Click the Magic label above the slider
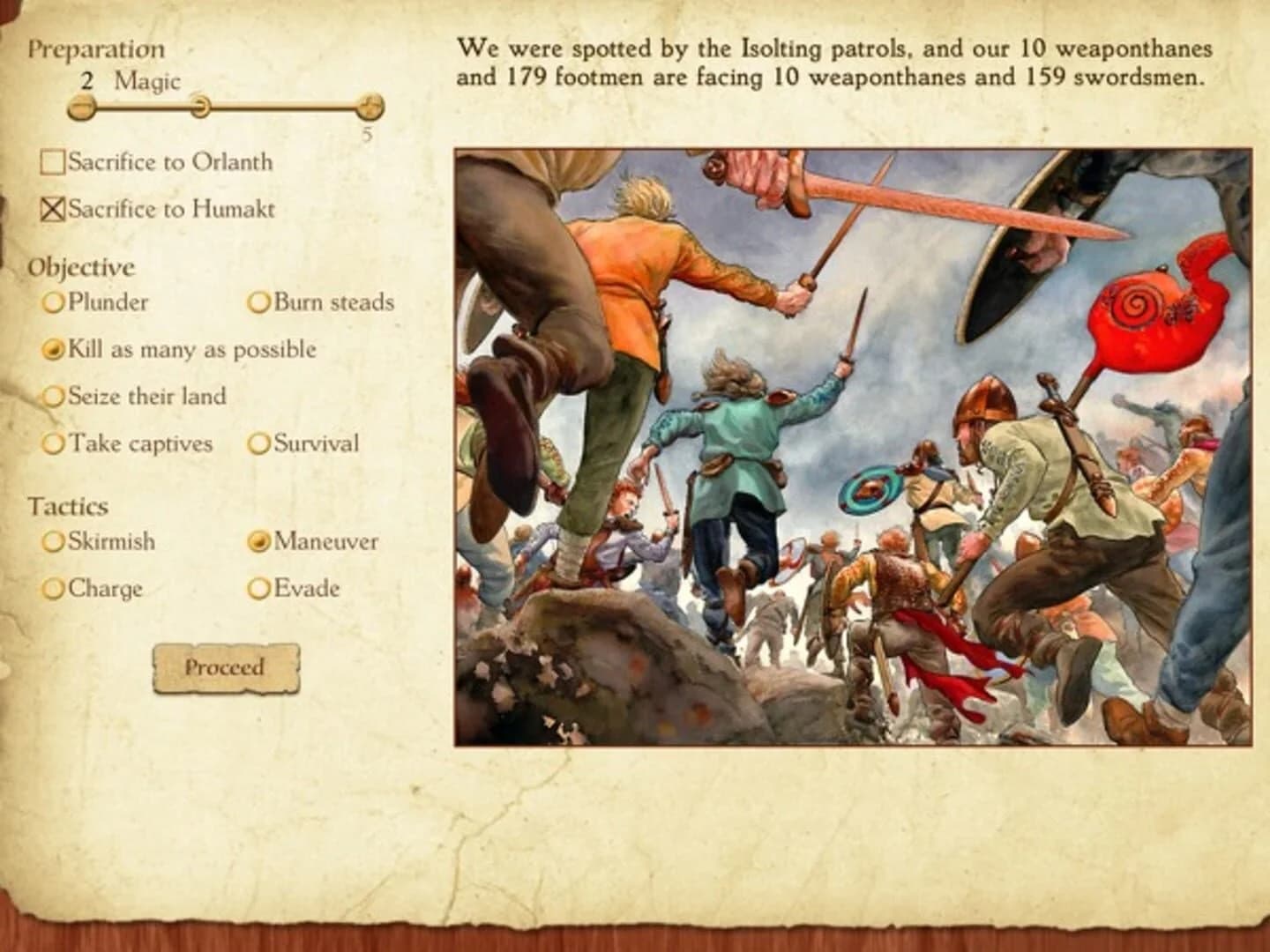This screenshot has height=952, width=1270. tap(146, 81)
